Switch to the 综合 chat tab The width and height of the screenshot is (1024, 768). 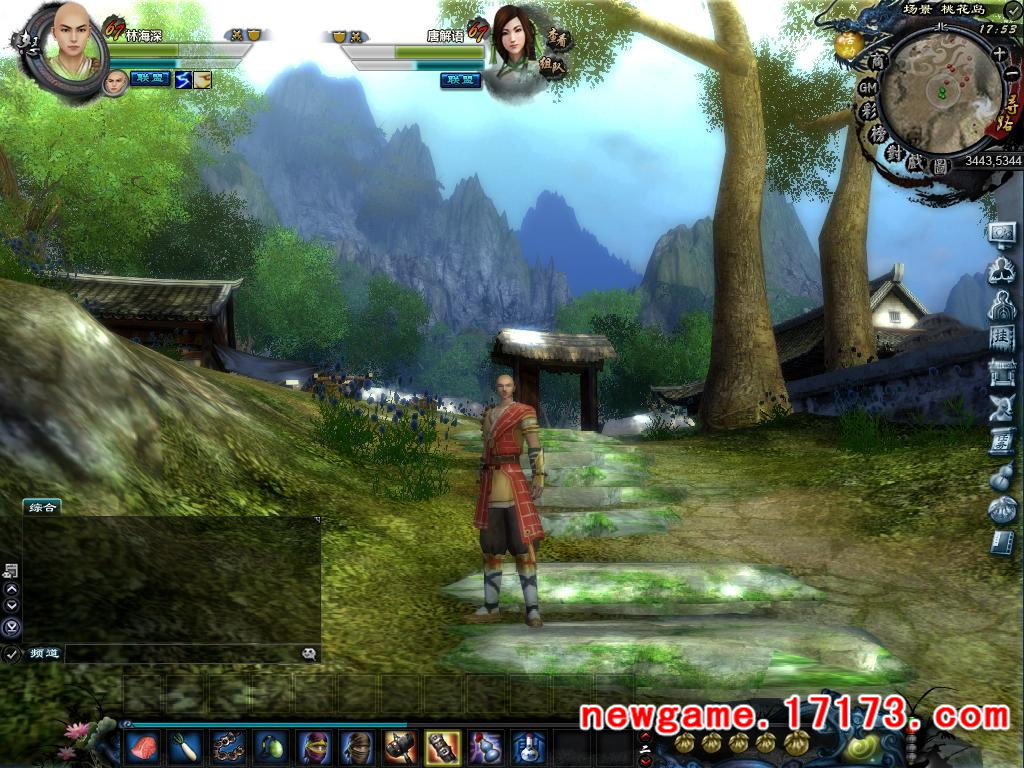pyautogui.click(x=42, y=507)
